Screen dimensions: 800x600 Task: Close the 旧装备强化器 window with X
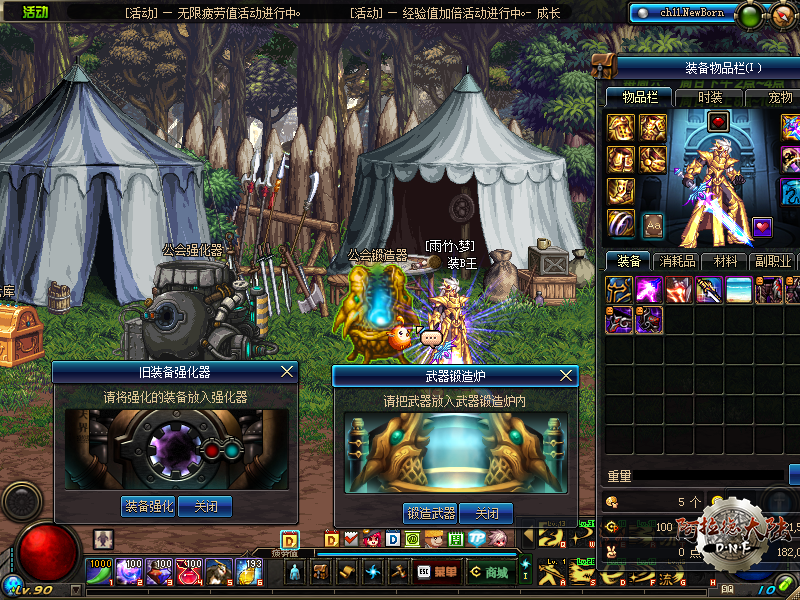(288, 372)
